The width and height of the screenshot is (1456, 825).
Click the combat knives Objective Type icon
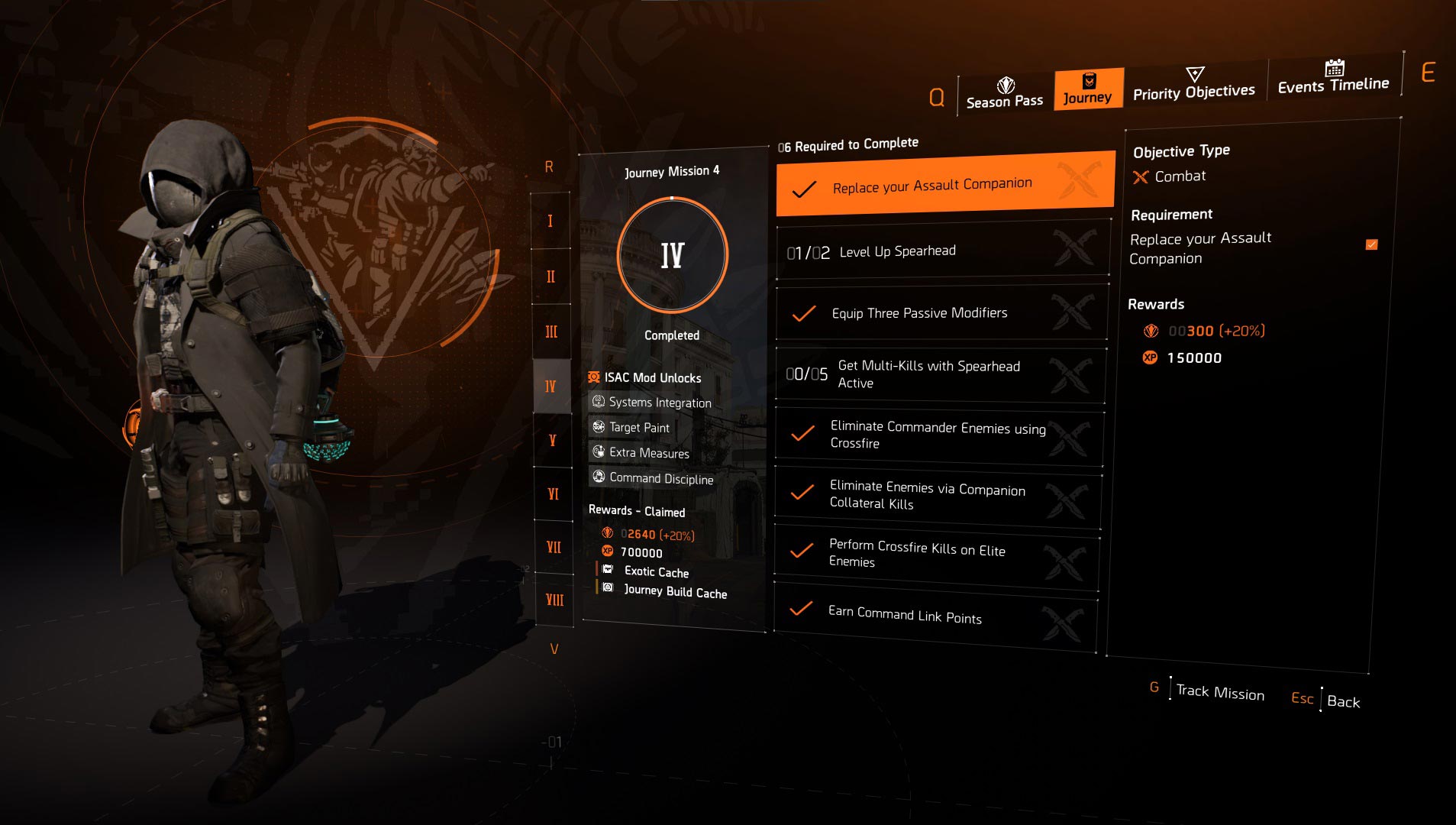click(1140, 176)
